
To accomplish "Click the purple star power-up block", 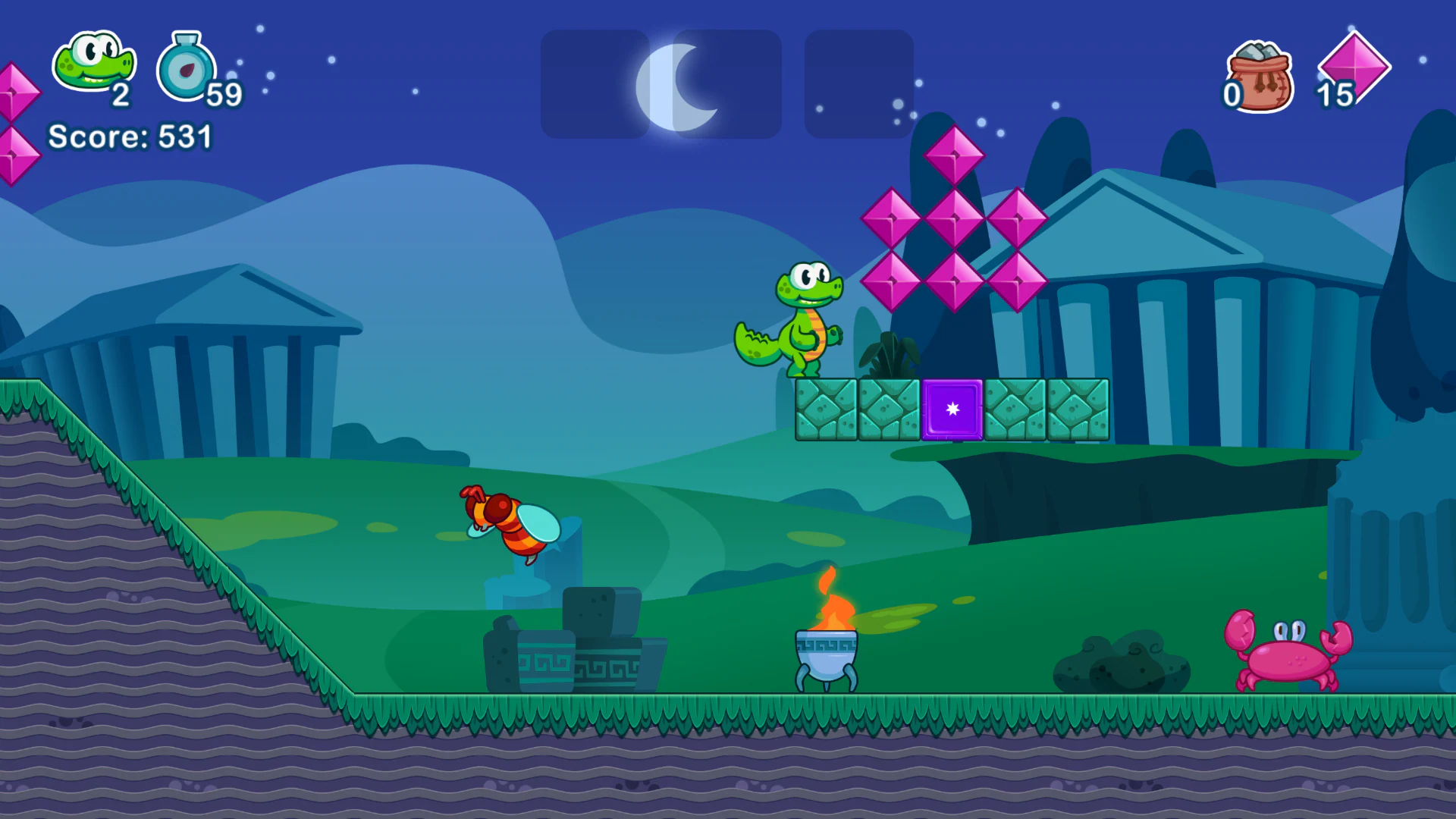I will pyautogui.click(x=951, y=409).
